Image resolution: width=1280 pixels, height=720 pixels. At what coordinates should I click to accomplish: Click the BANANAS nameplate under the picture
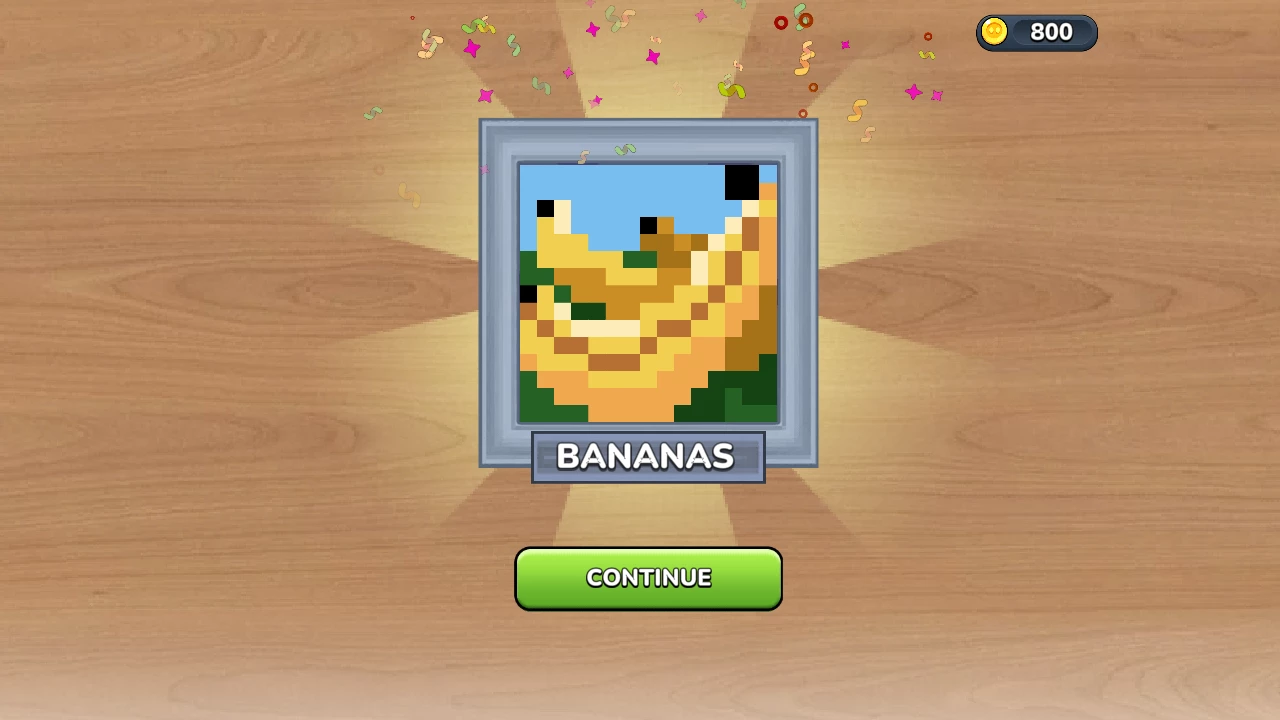[648, 456]
